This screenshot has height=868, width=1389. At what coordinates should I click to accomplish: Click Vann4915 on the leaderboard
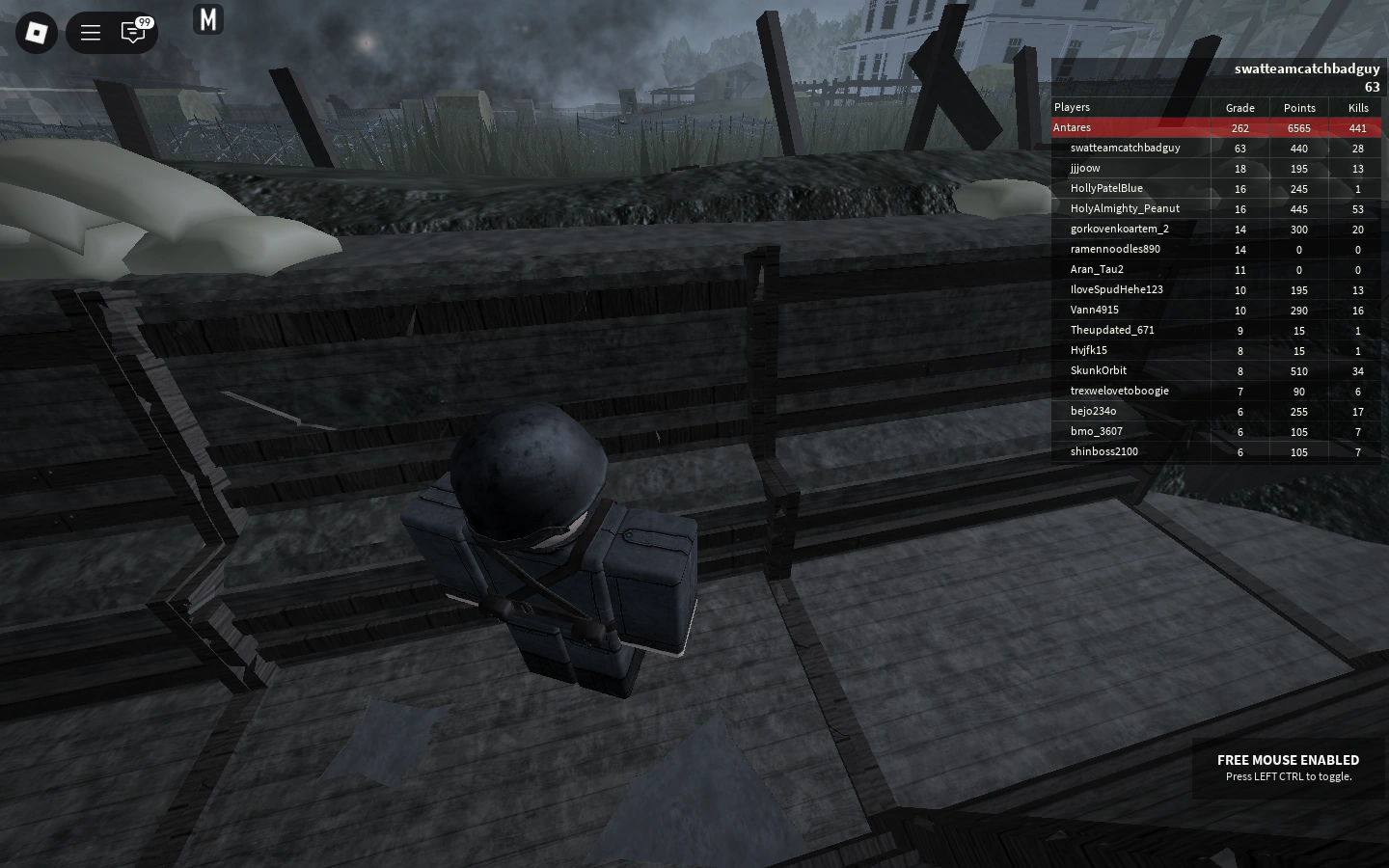click(1094, 310)
